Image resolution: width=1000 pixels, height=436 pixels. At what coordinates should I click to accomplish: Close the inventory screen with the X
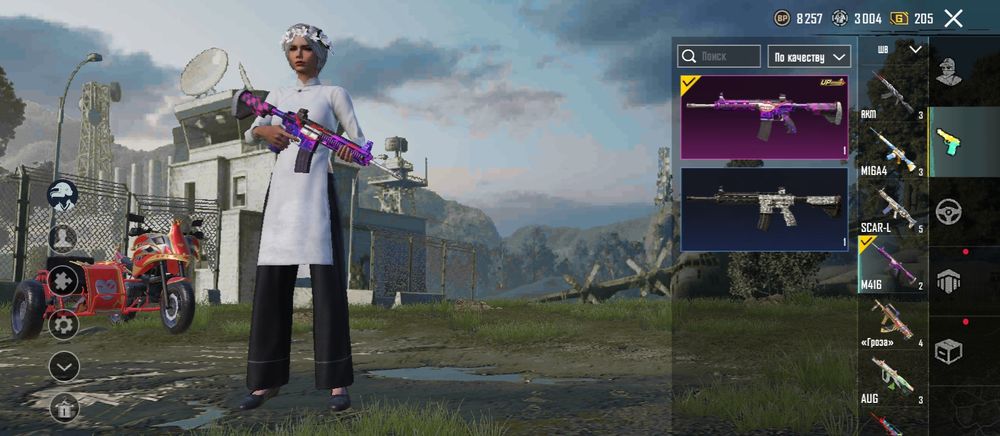(953, 18)
